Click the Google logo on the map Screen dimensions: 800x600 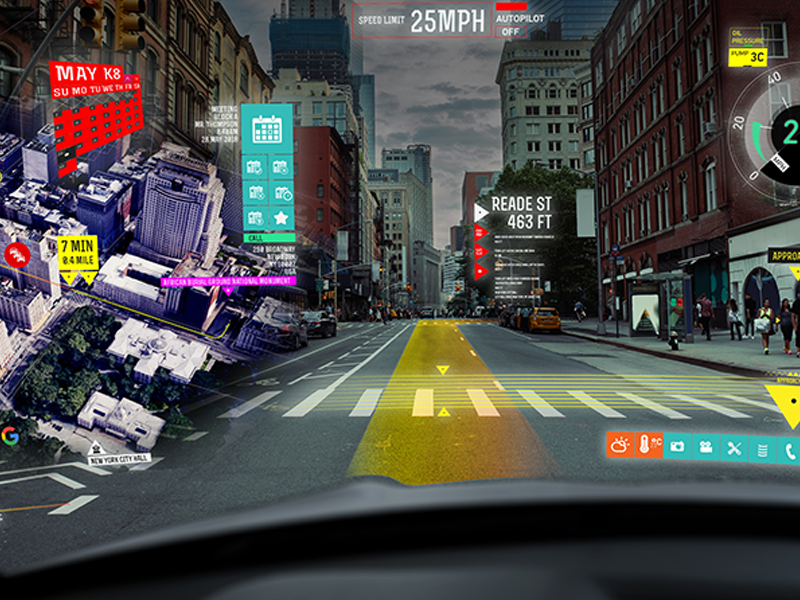[10, 434]
